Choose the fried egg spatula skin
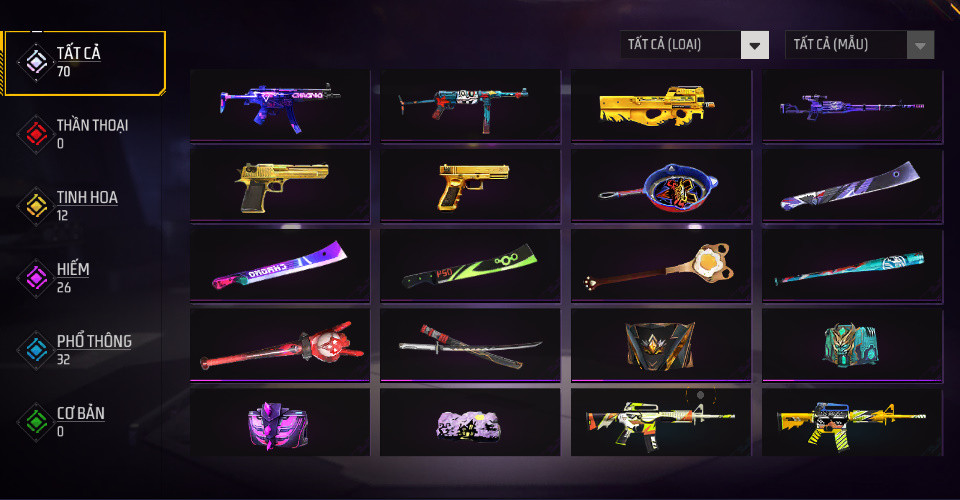This screenshot has width=960, height=500. [661, 265]
